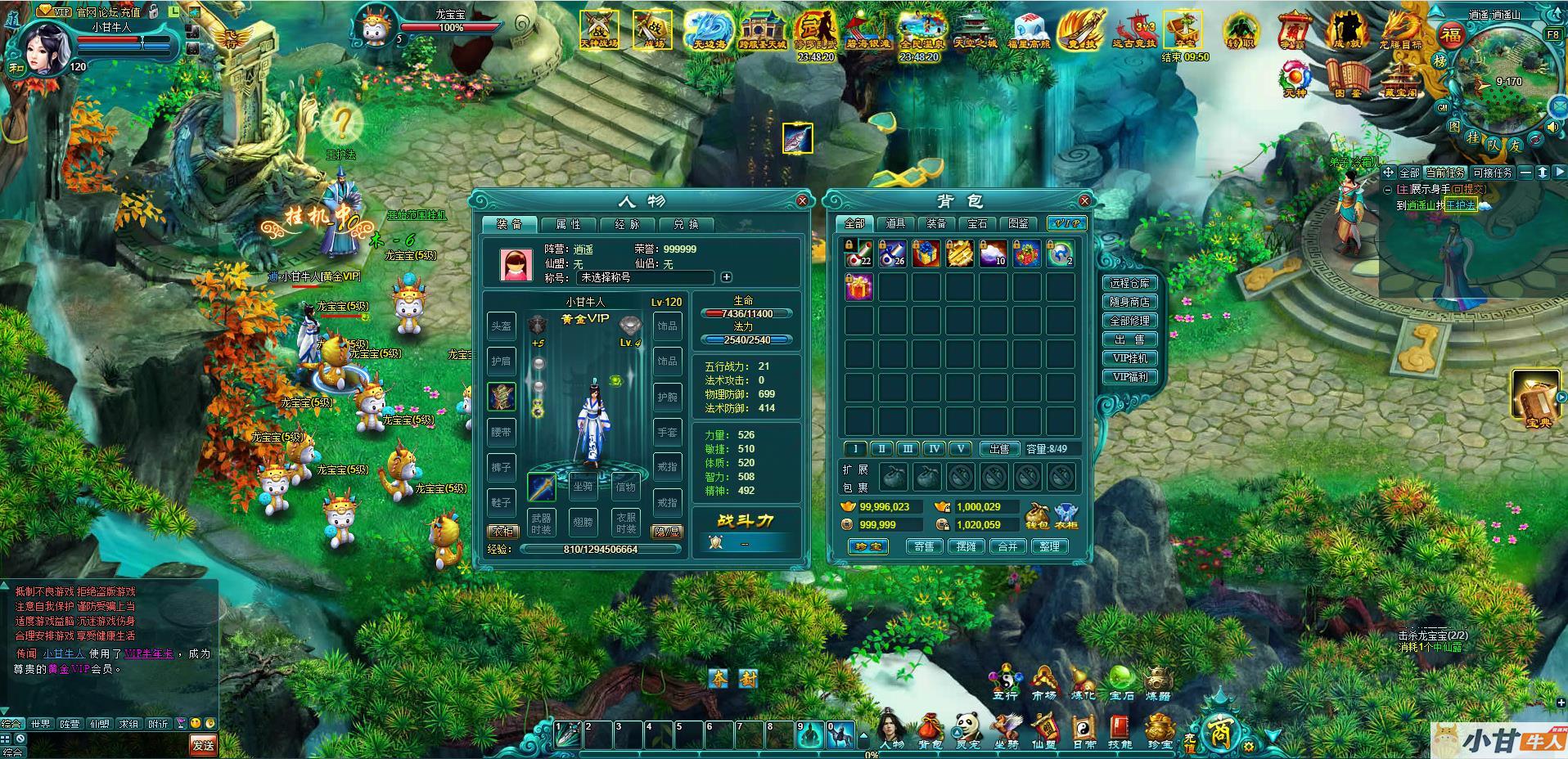The width and height of the screenshot is (1568, 759).
Task: Activate the VIP挂机 auto-battle button
Action: pyautogui.click(x=1130, y=358)
